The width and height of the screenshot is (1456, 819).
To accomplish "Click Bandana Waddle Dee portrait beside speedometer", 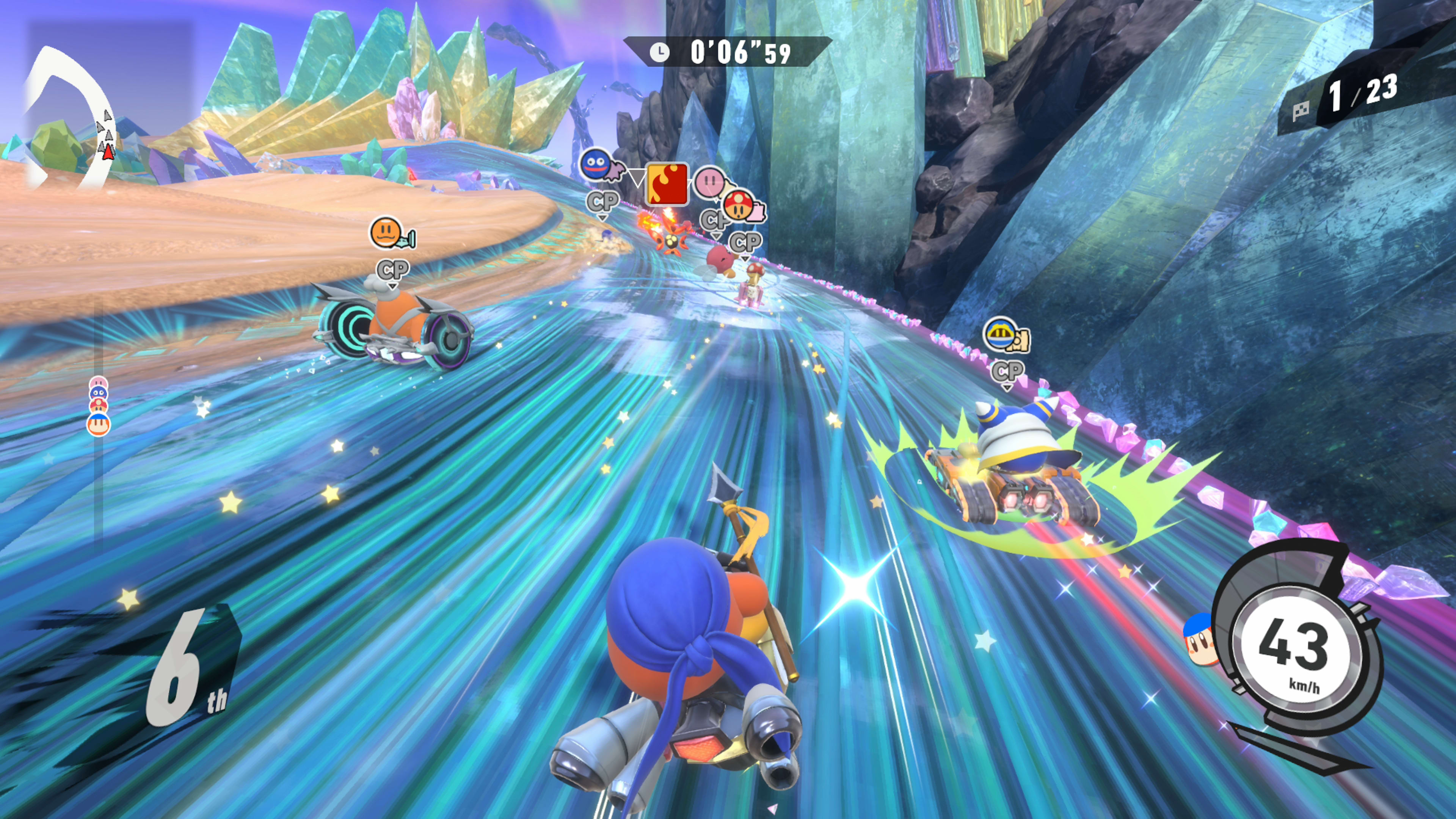I will 1199,640.
